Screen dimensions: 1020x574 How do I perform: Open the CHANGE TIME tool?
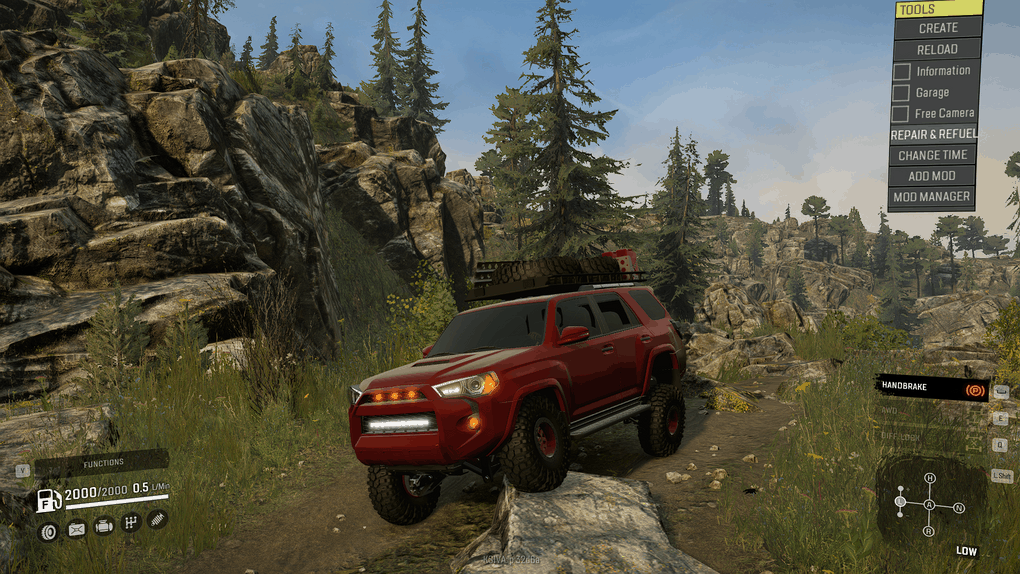tap(932, 155)
